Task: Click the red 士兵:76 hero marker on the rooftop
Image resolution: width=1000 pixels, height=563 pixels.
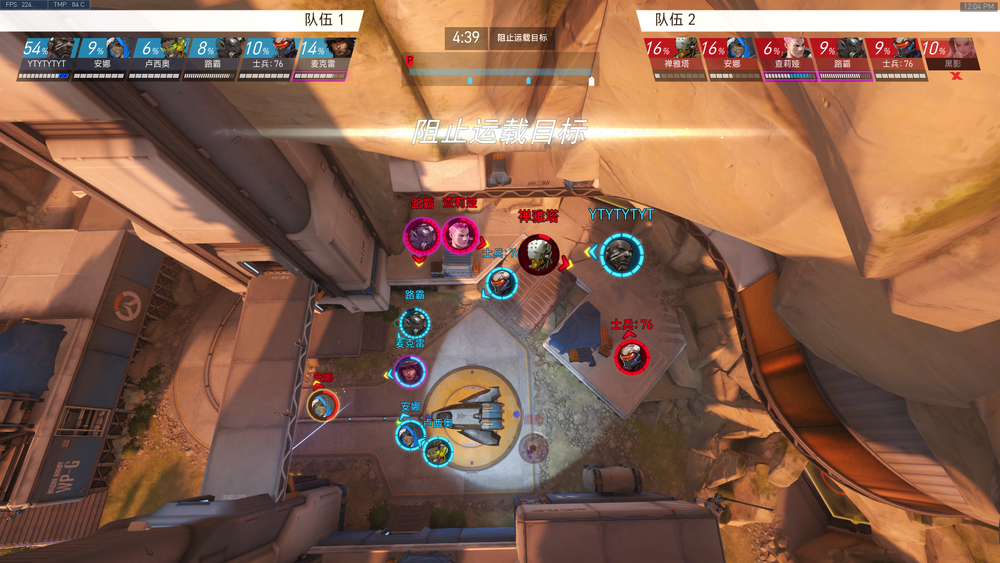Action: pyautogui.click(x=631, y=357)
